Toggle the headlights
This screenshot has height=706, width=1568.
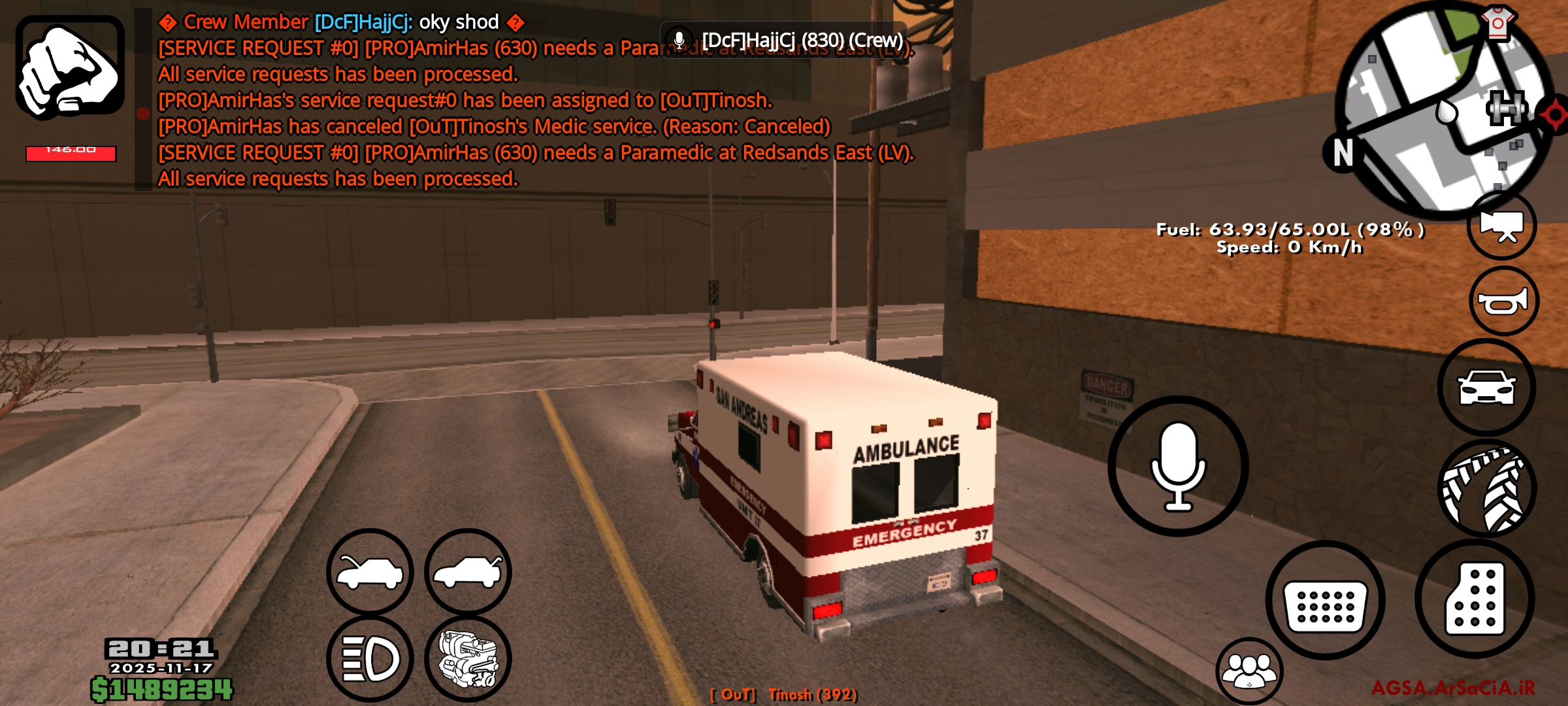369,658
